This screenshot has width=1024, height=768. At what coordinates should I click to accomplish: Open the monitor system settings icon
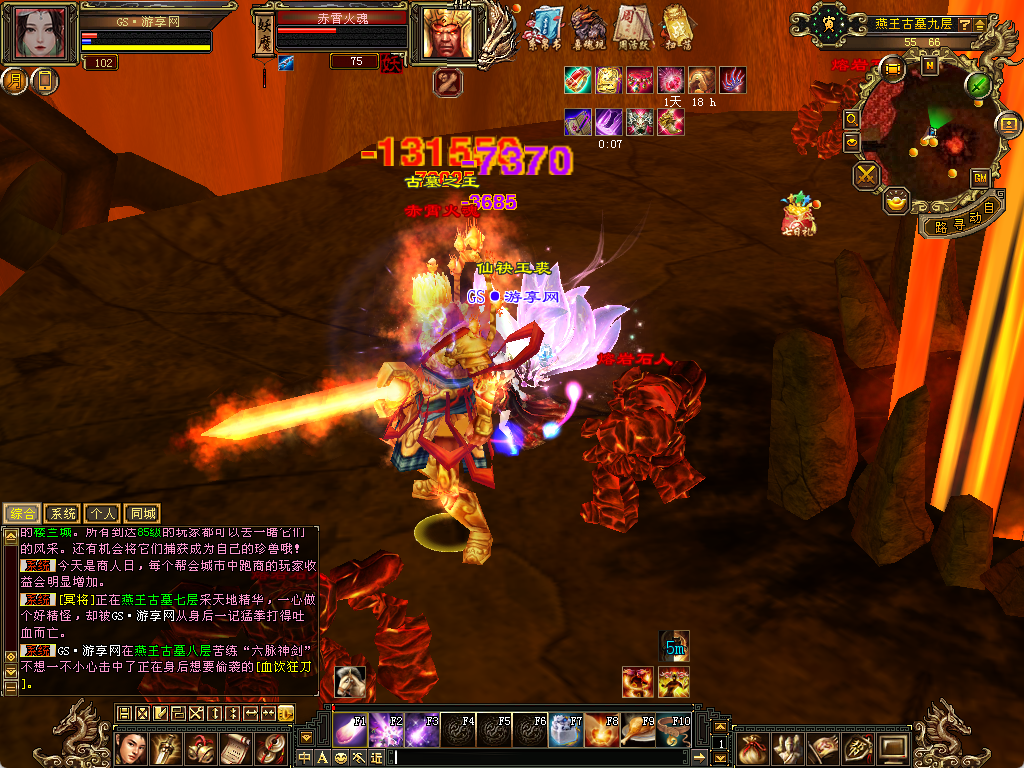(x=892, y=747)
